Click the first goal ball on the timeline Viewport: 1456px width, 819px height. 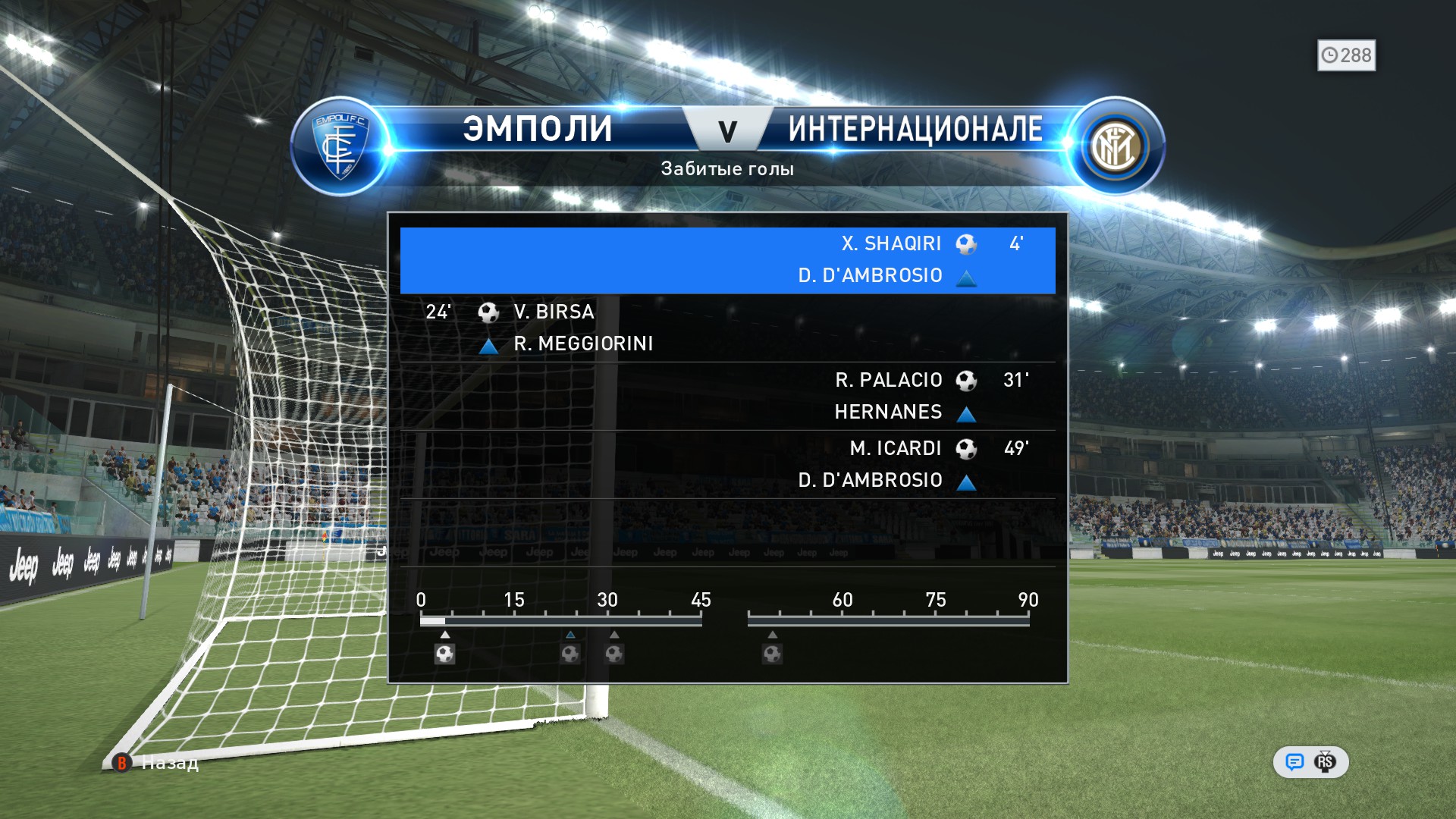pyautogui.click(x=445, y=653)
